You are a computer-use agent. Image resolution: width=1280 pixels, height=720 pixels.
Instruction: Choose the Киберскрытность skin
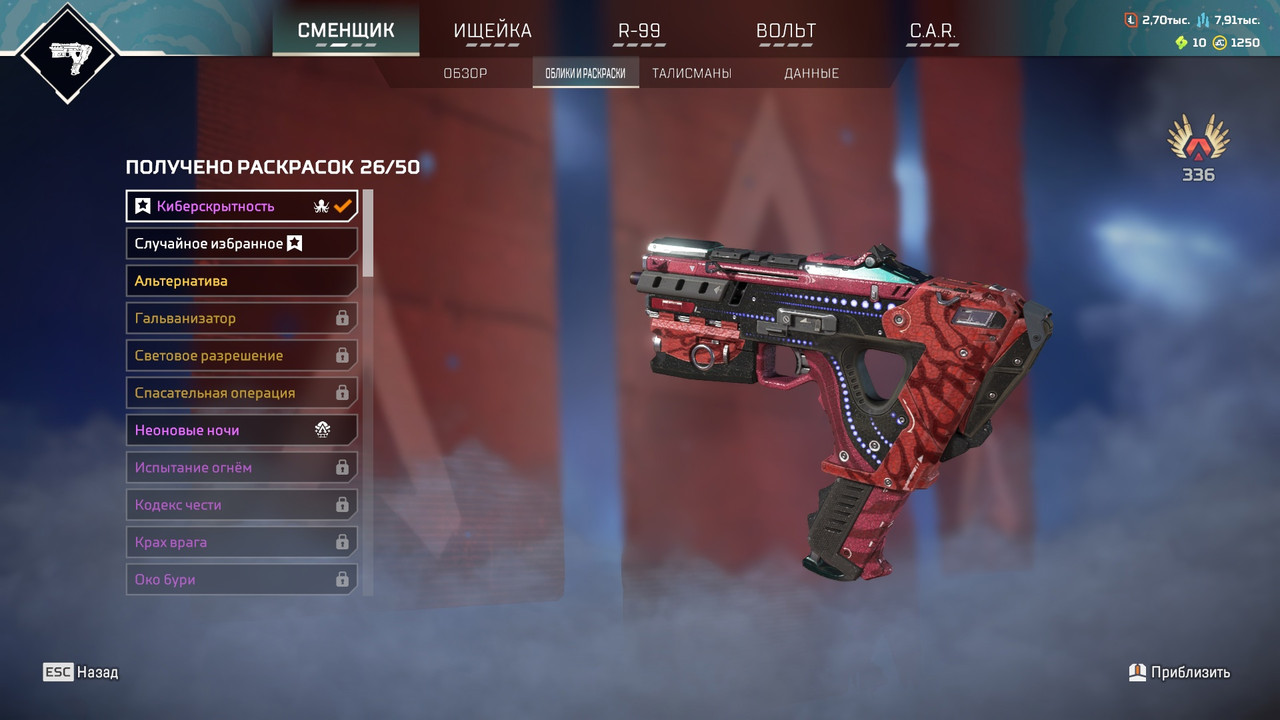241,206
